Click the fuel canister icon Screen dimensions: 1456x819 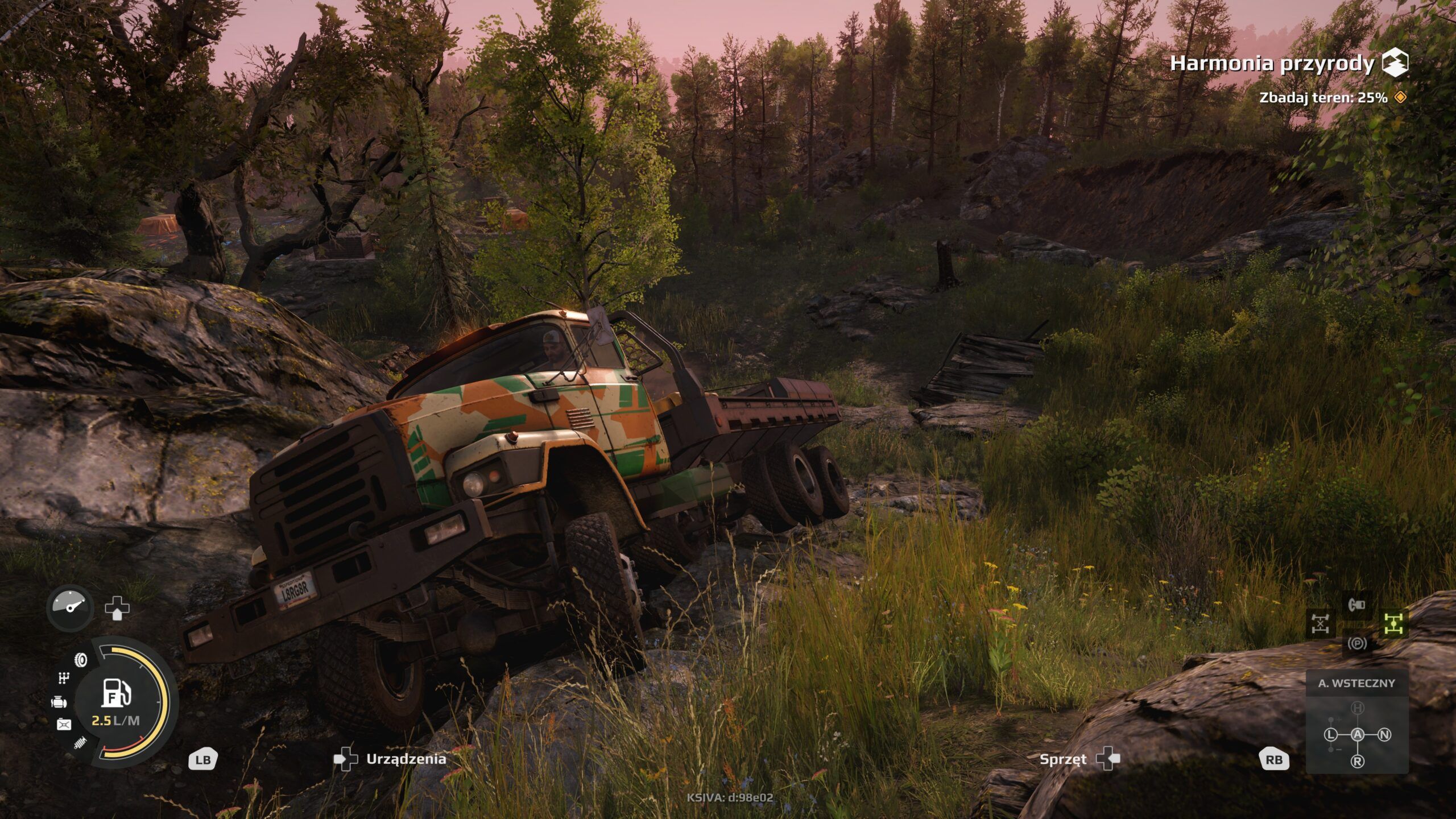[x=64, y=723]
